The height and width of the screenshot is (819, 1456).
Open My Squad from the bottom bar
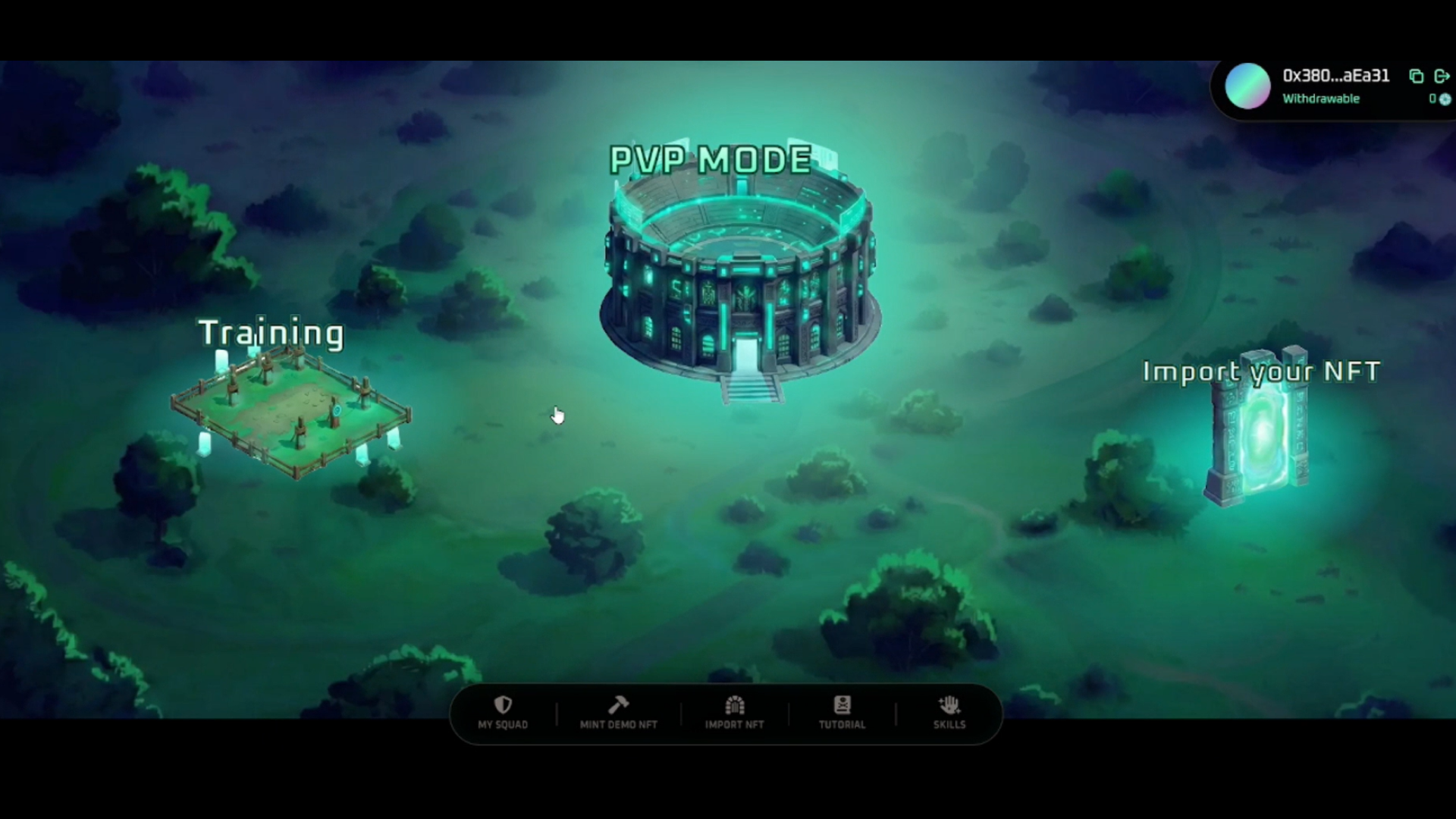click(x=503, y=713)
